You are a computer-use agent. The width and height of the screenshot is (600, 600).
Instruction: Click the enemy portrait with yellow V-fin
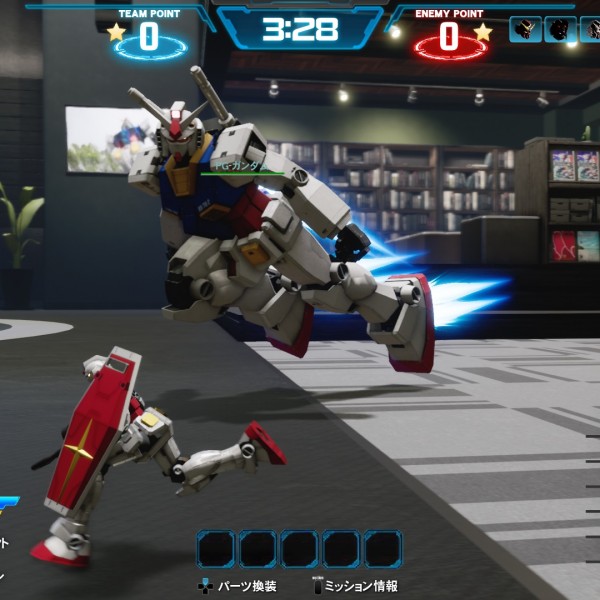tap(525, 29)
